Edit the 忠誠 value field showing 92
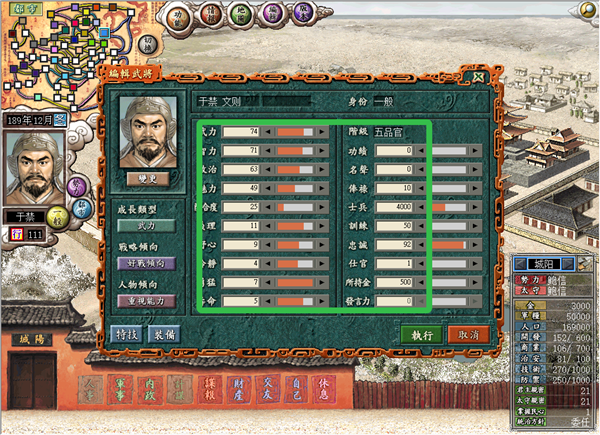The image size is (600, 435). point(395,243)
